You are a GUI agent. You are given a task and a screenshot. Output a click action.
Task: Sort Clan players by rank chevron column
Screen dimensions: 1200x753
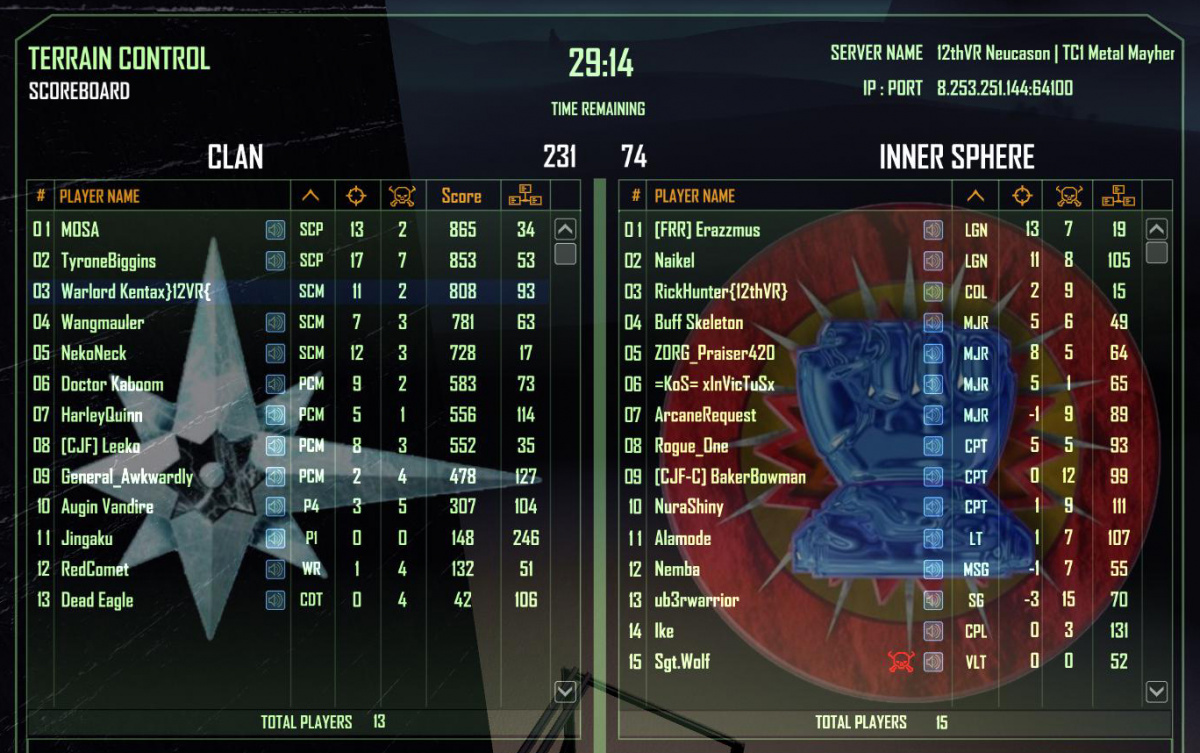311,196
